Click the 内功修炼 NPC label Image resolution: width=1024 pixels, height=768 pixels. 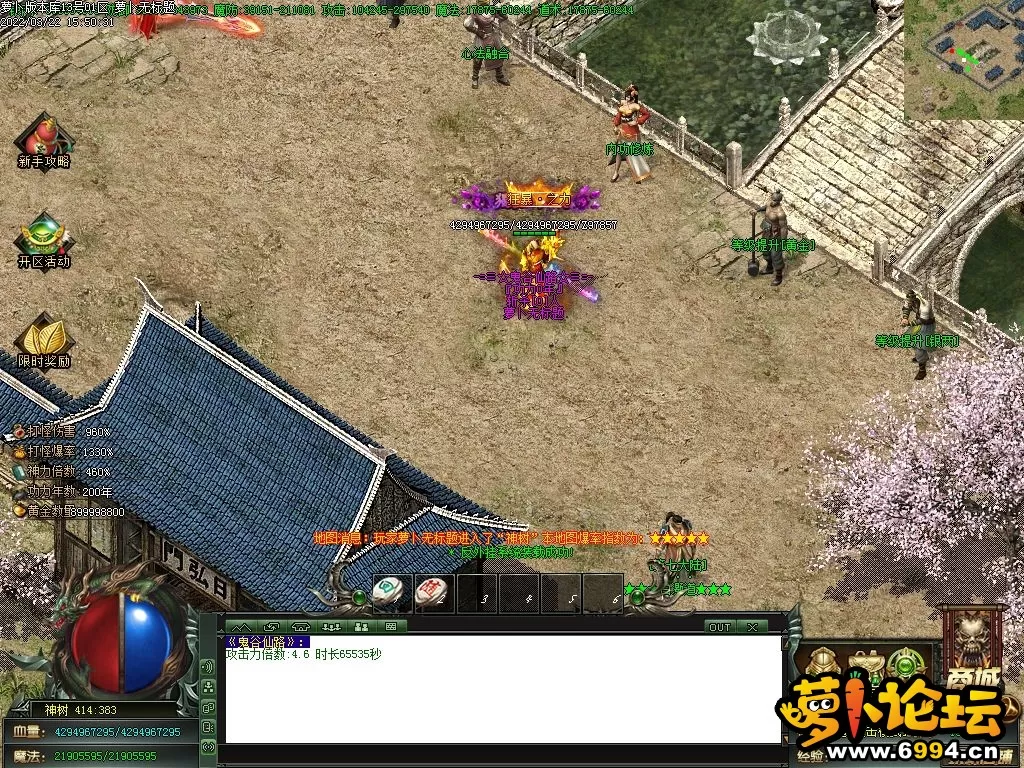coord(629,149)
